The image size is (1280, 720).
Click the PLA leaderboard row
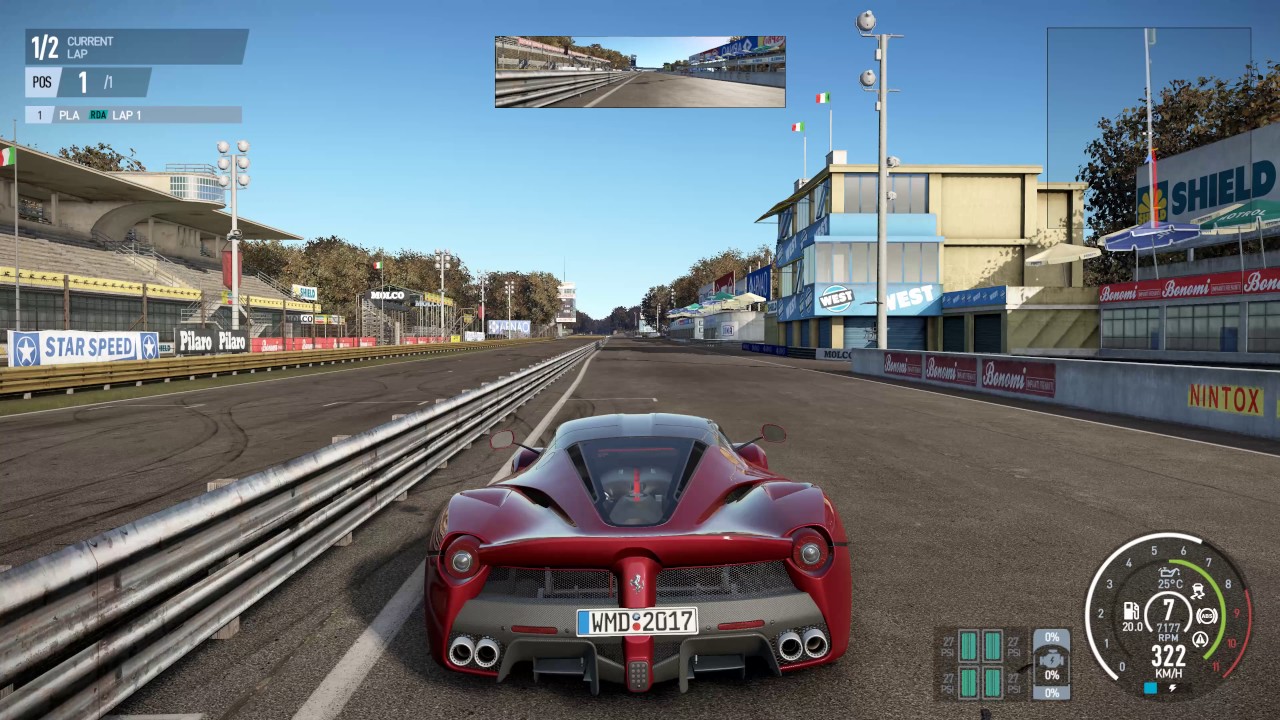pyautogui.click(x=133, y=115)
